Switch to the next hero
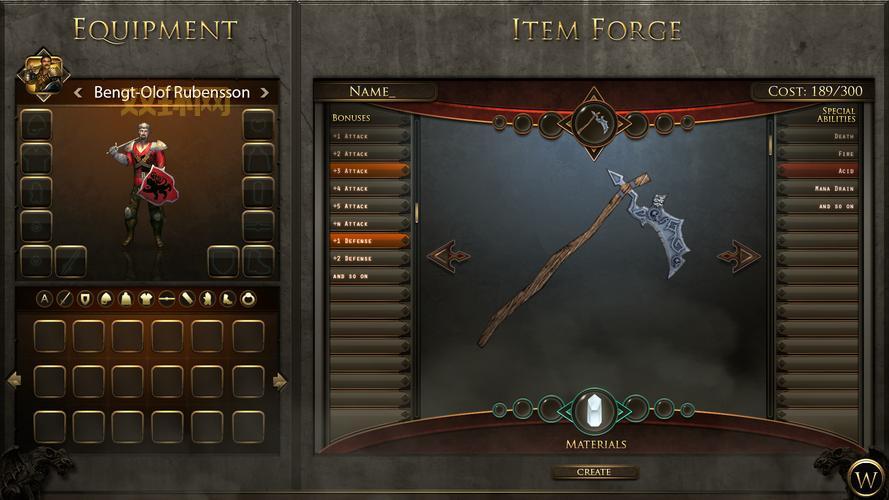 (x=264, y=93)
